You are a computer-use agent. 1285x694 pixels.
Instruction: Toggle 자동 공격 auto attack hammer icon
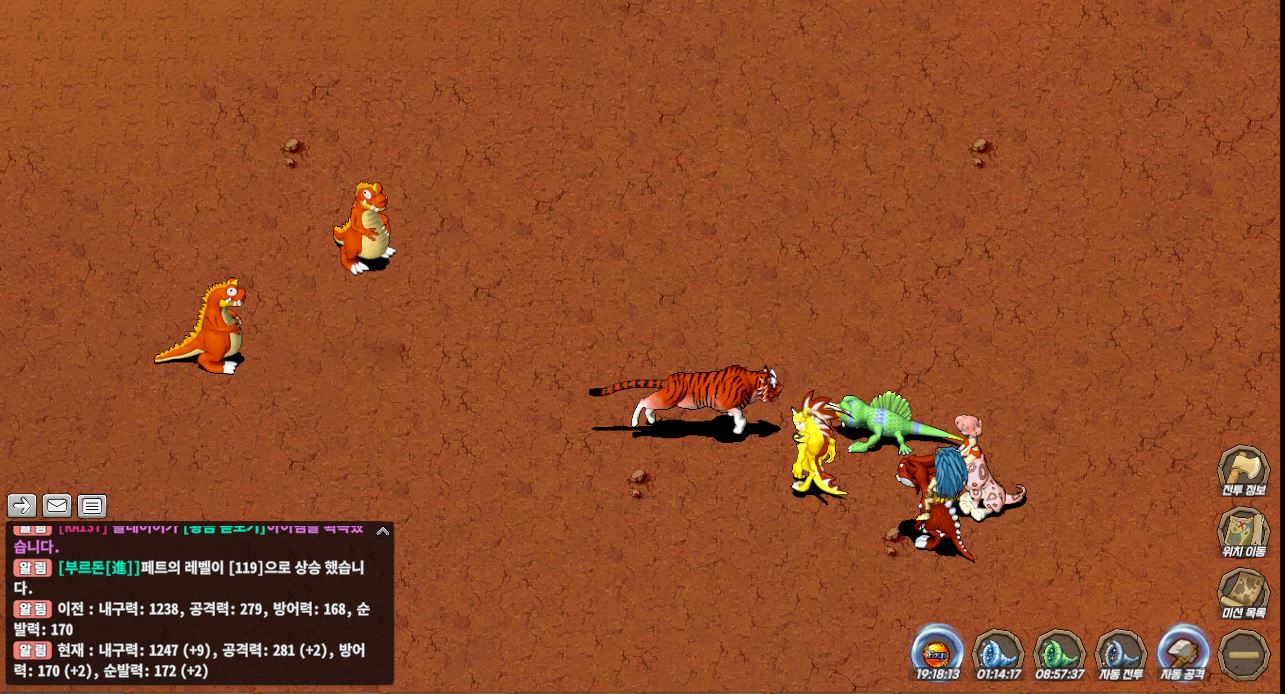point(1183,651)
